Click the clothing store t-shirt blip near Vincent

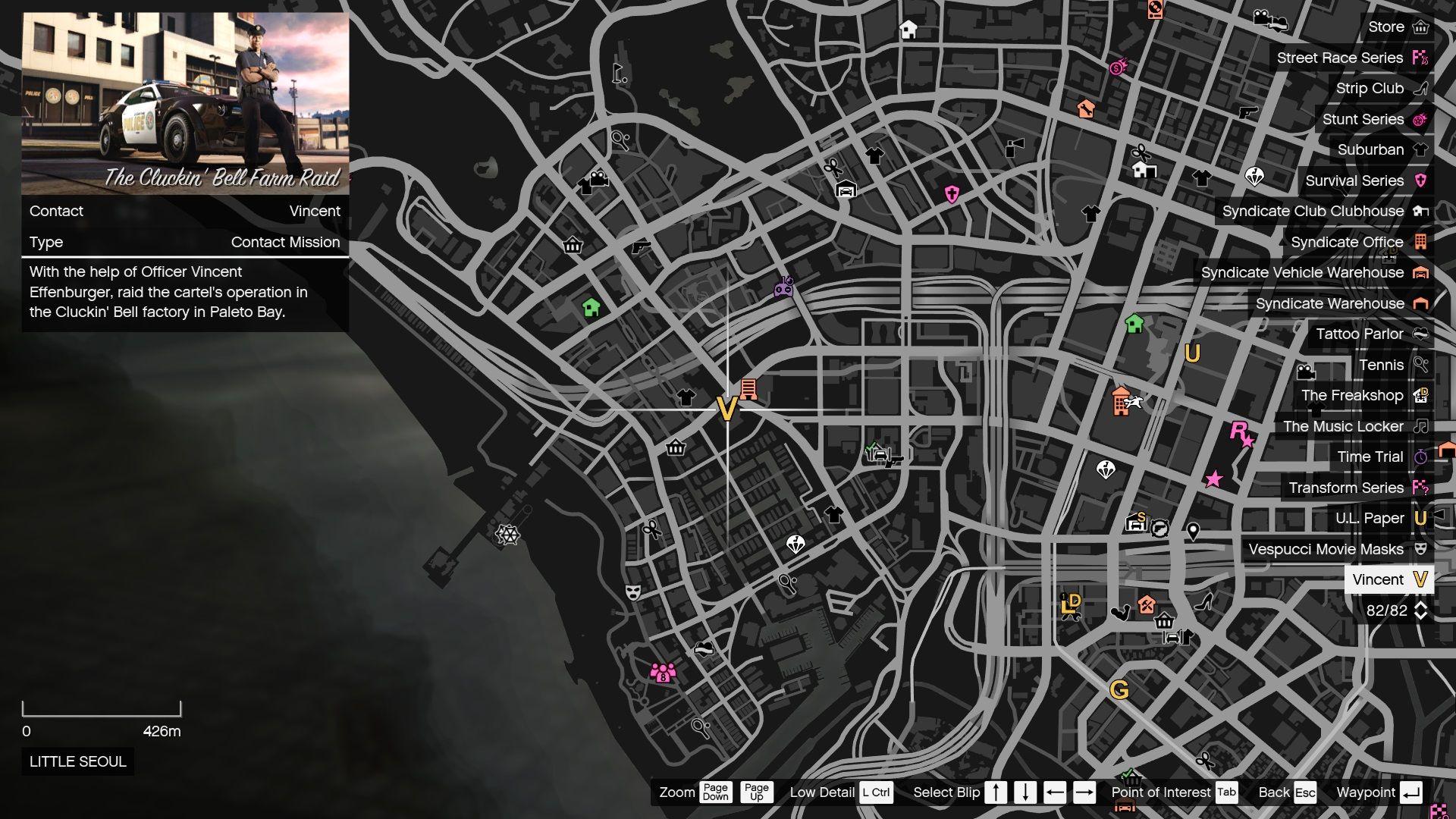686,396
